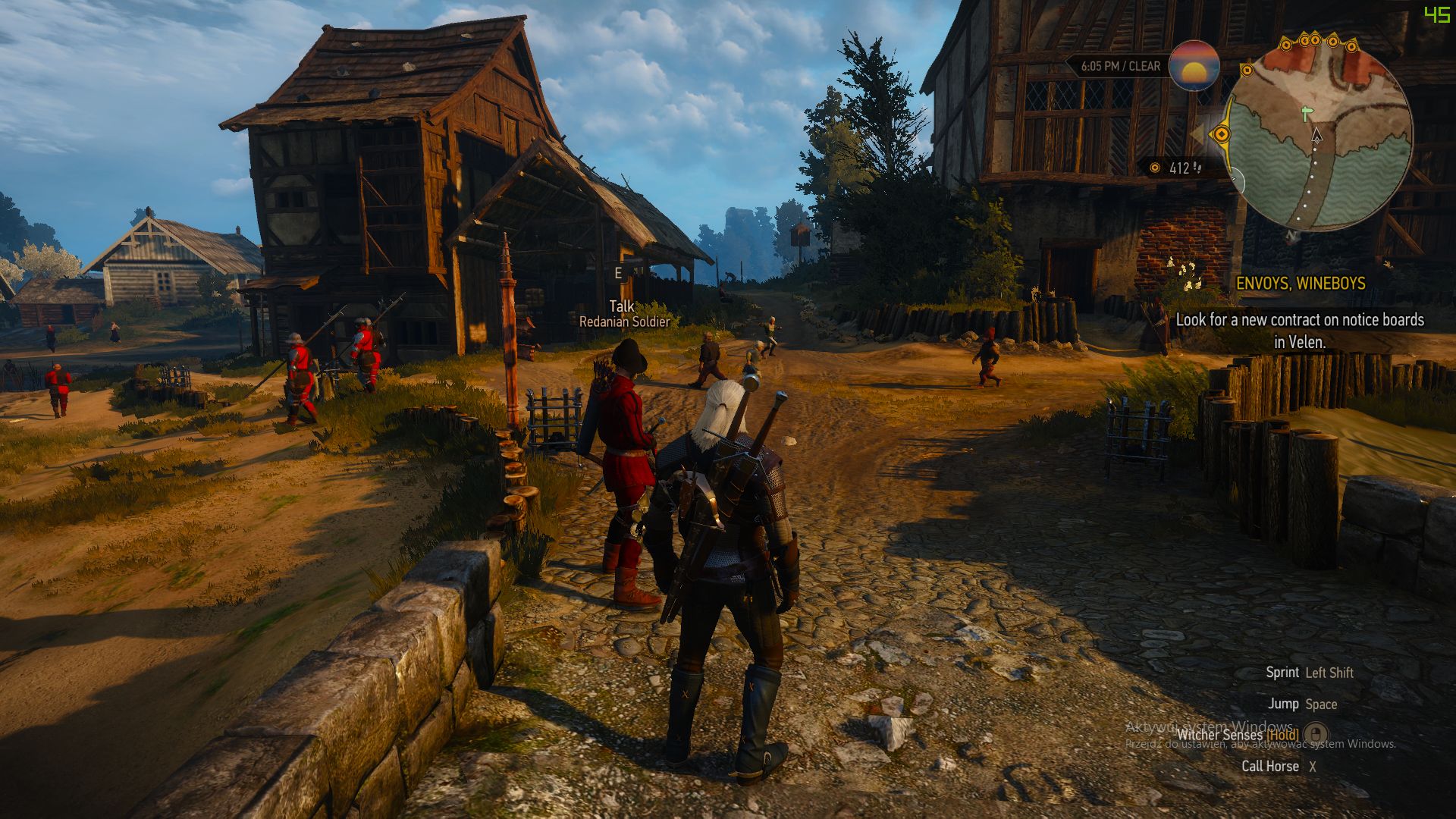Click the circular minimap
Viewport: 1456px width, 819px height.
pyautogui.click(x=1319, y=136)
